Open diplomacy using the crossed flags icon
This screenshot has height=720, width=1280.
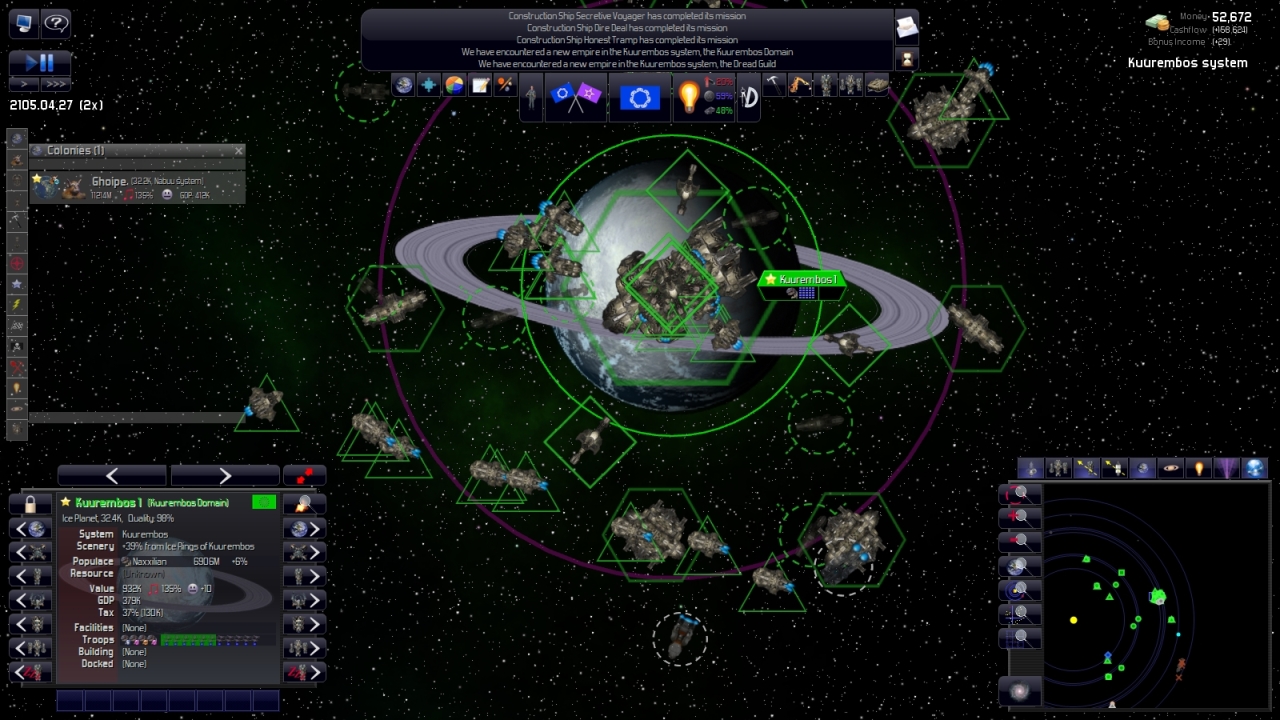pyautogui.click(x=575, y=96)
